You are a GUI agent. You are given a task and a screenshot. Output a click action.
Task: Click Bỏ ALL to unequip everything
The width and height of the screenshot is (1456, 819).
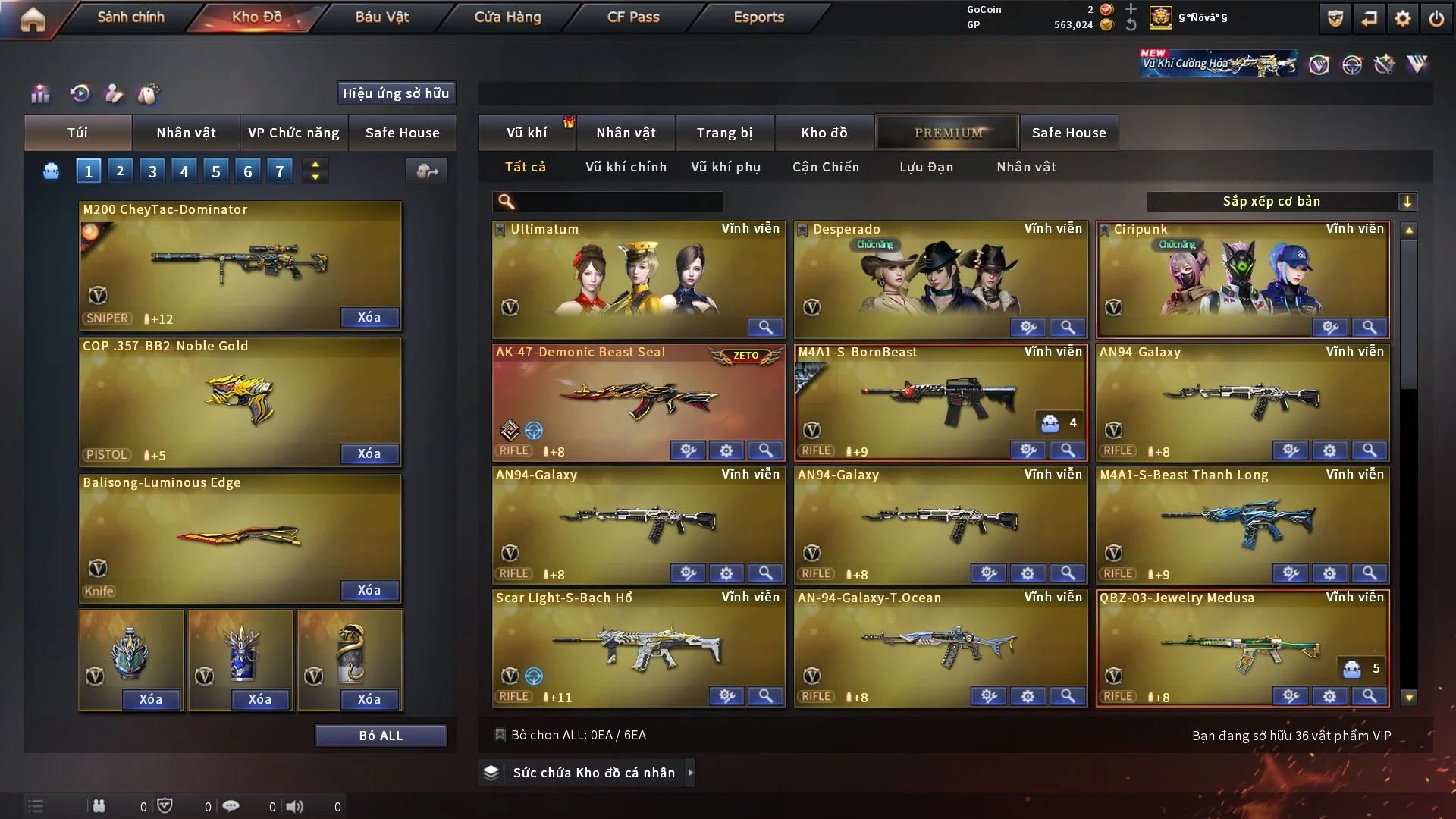coord(381,736)
